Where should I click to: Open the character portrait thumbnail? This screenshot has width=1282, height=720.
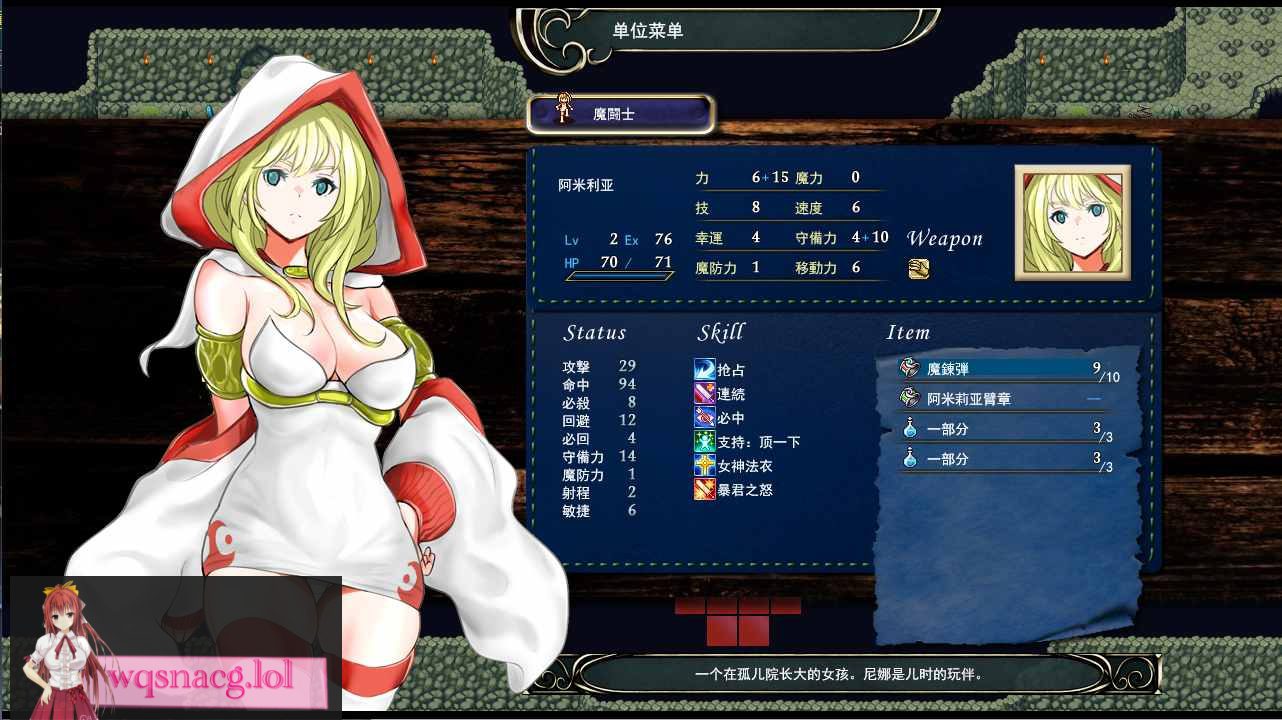point(1071,221)
